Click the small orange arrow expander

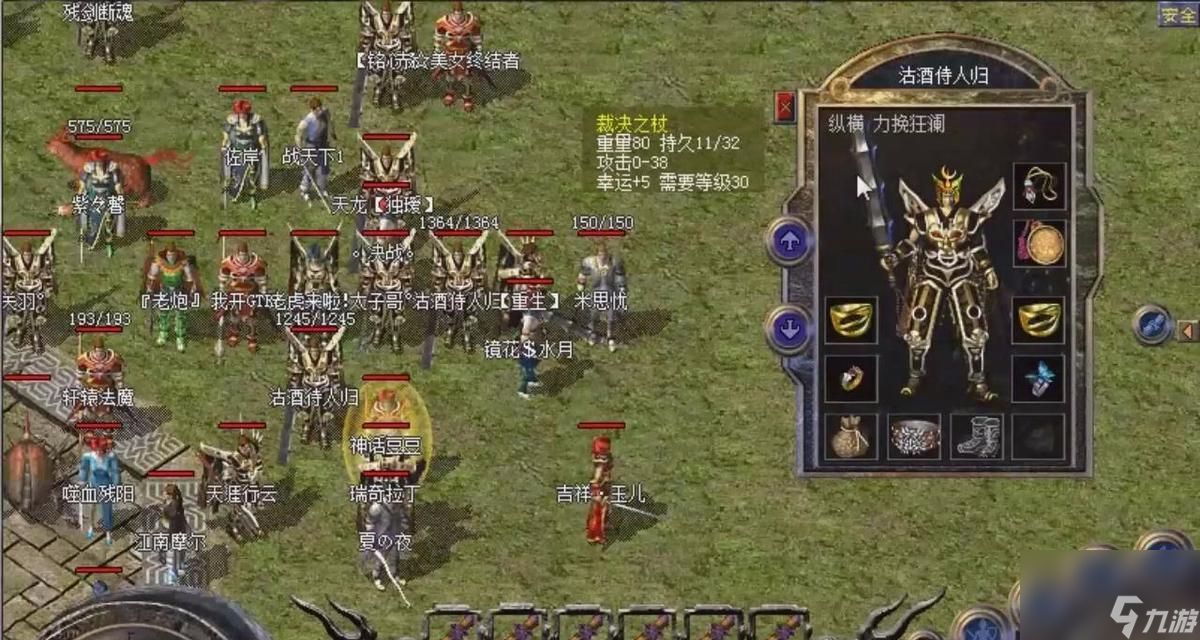coord(1187,329)
